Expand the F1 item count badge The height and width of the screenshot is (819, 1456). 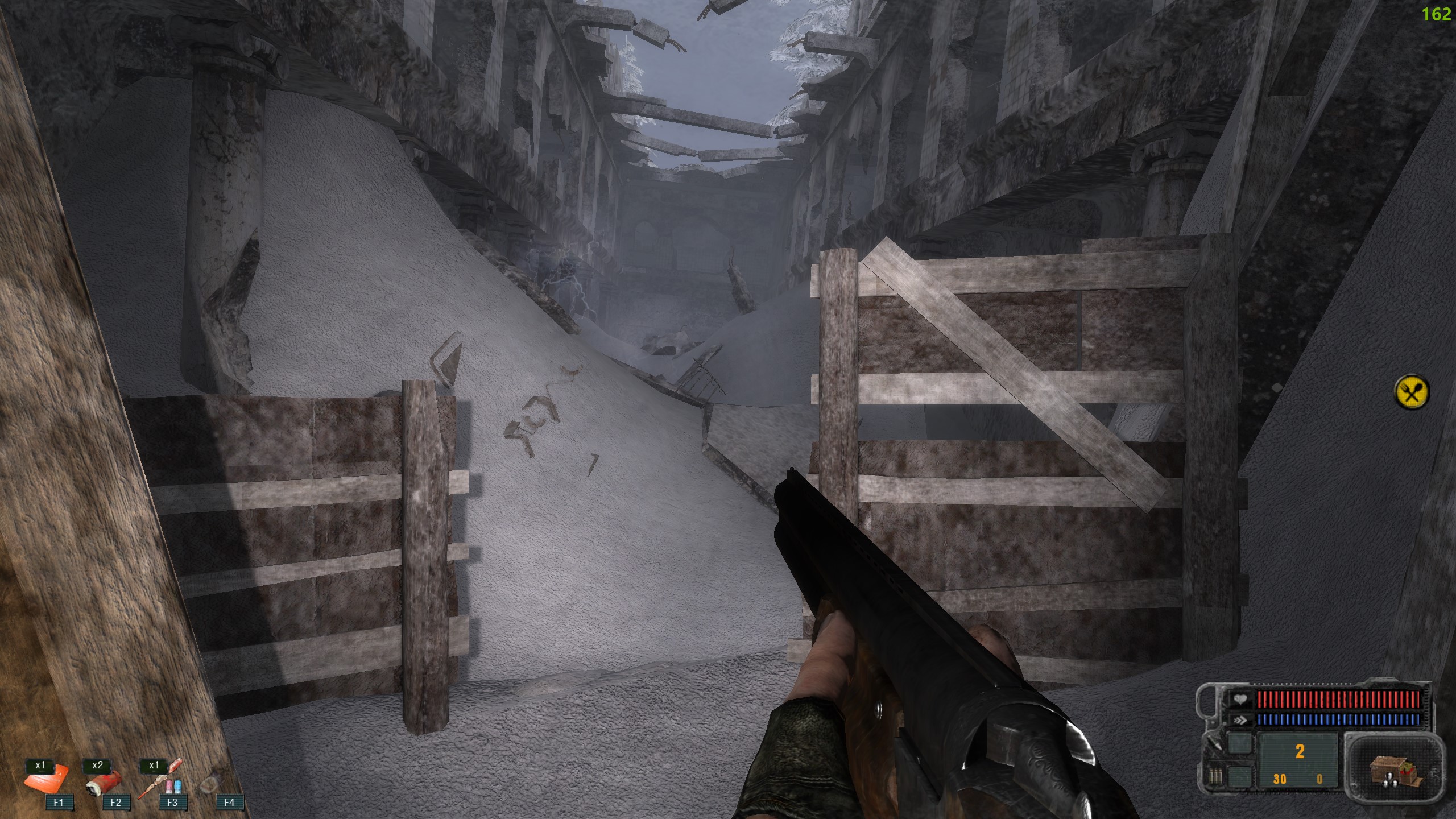click(x=40, y=767)
